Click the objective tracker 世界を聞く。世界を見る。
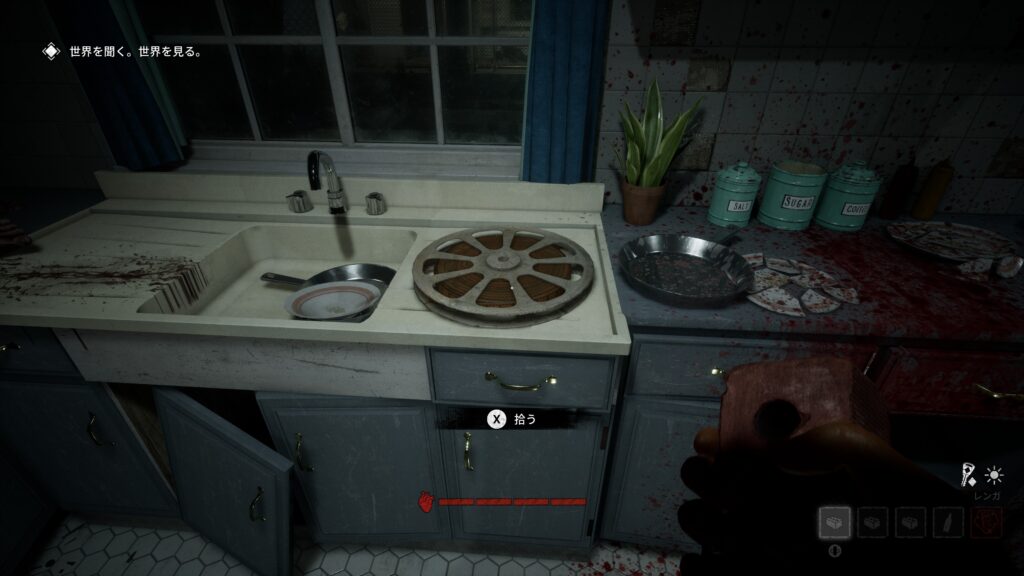This screenshot has width=1024, height=576. click(x=135, y=51)
